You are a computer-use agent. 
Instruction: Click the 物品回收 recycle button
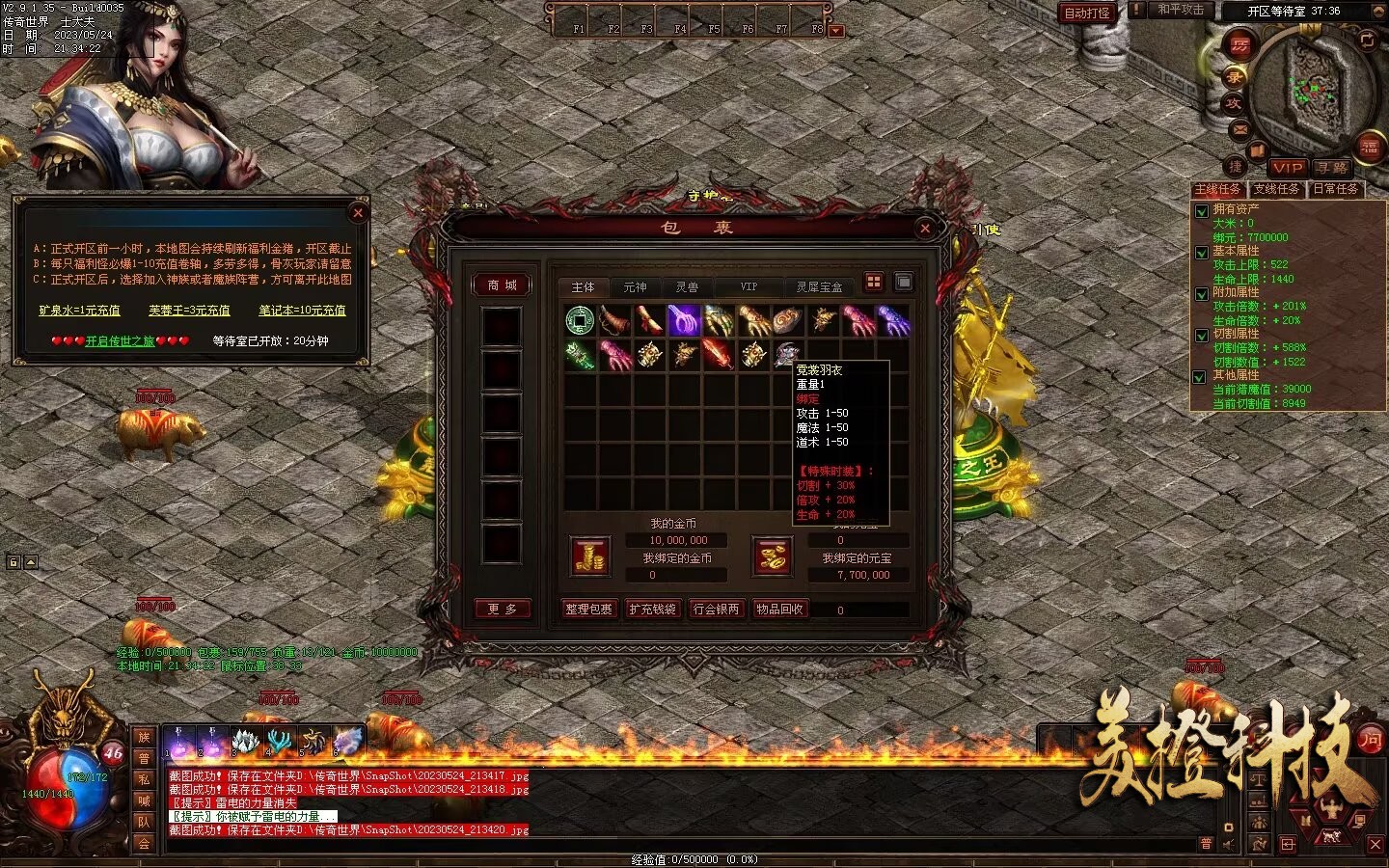pos(779,610)
